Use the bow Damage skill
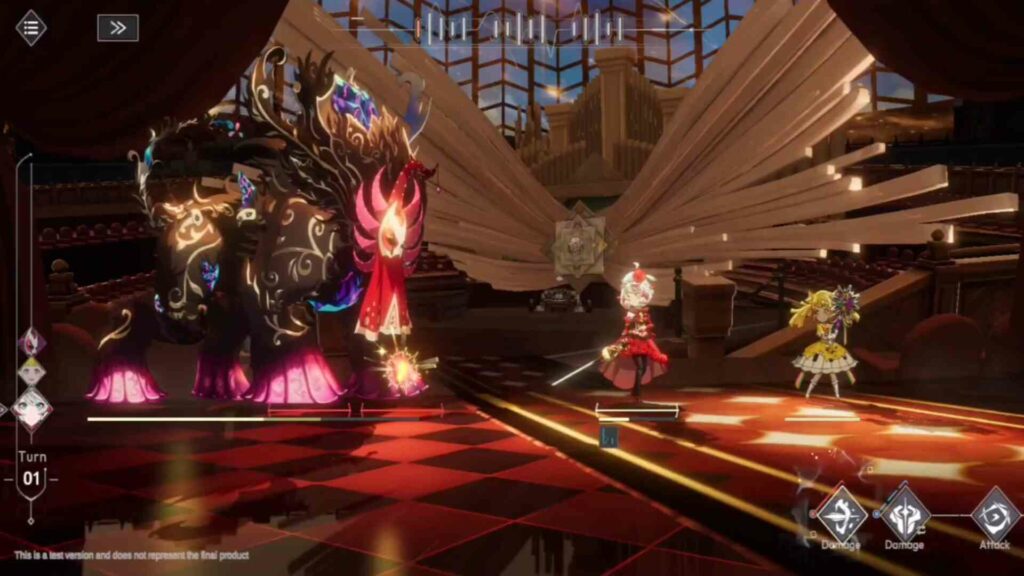 (841, 514)
